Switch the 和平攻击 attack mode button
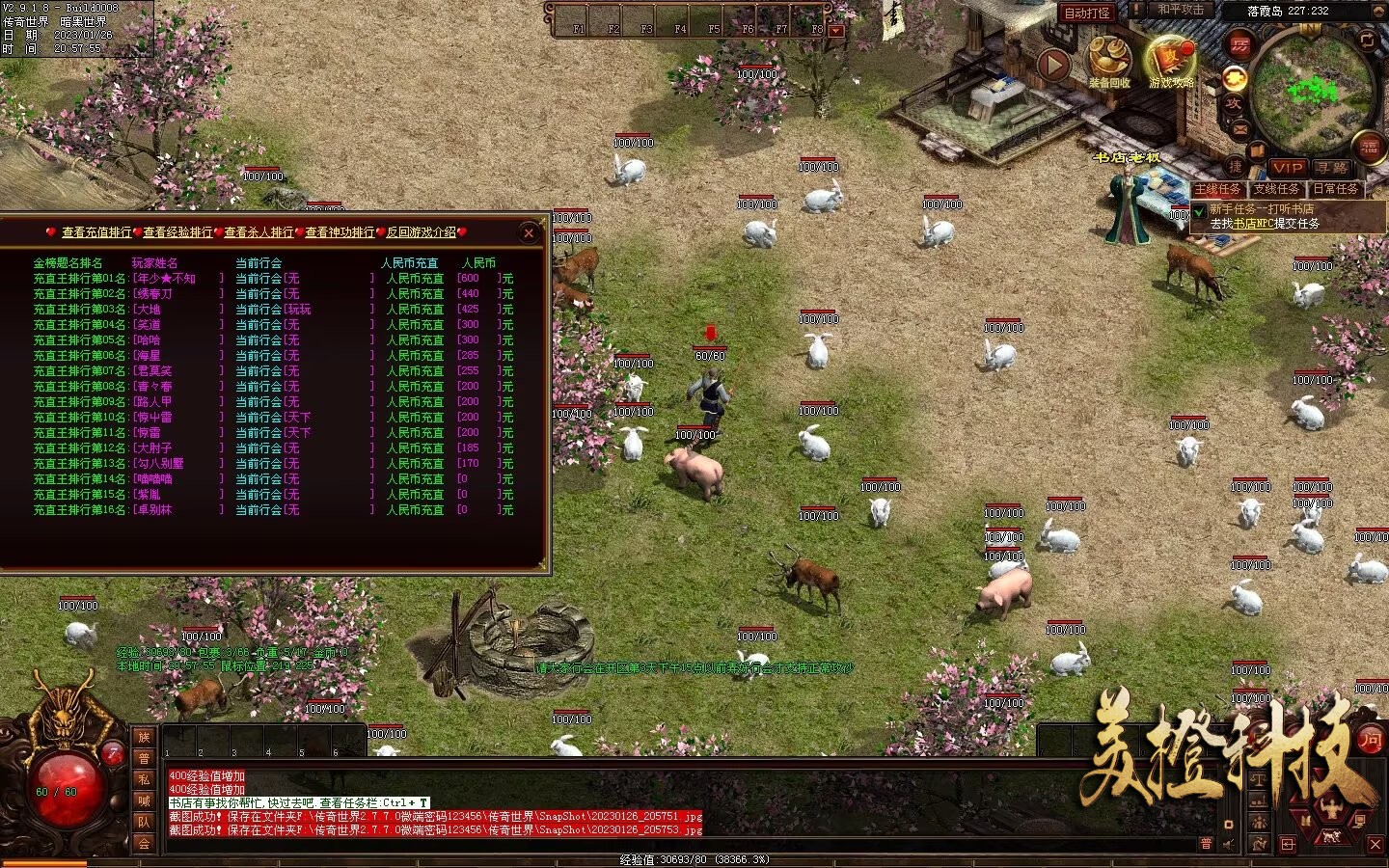1389x868 pixels. pos(1181,11)
